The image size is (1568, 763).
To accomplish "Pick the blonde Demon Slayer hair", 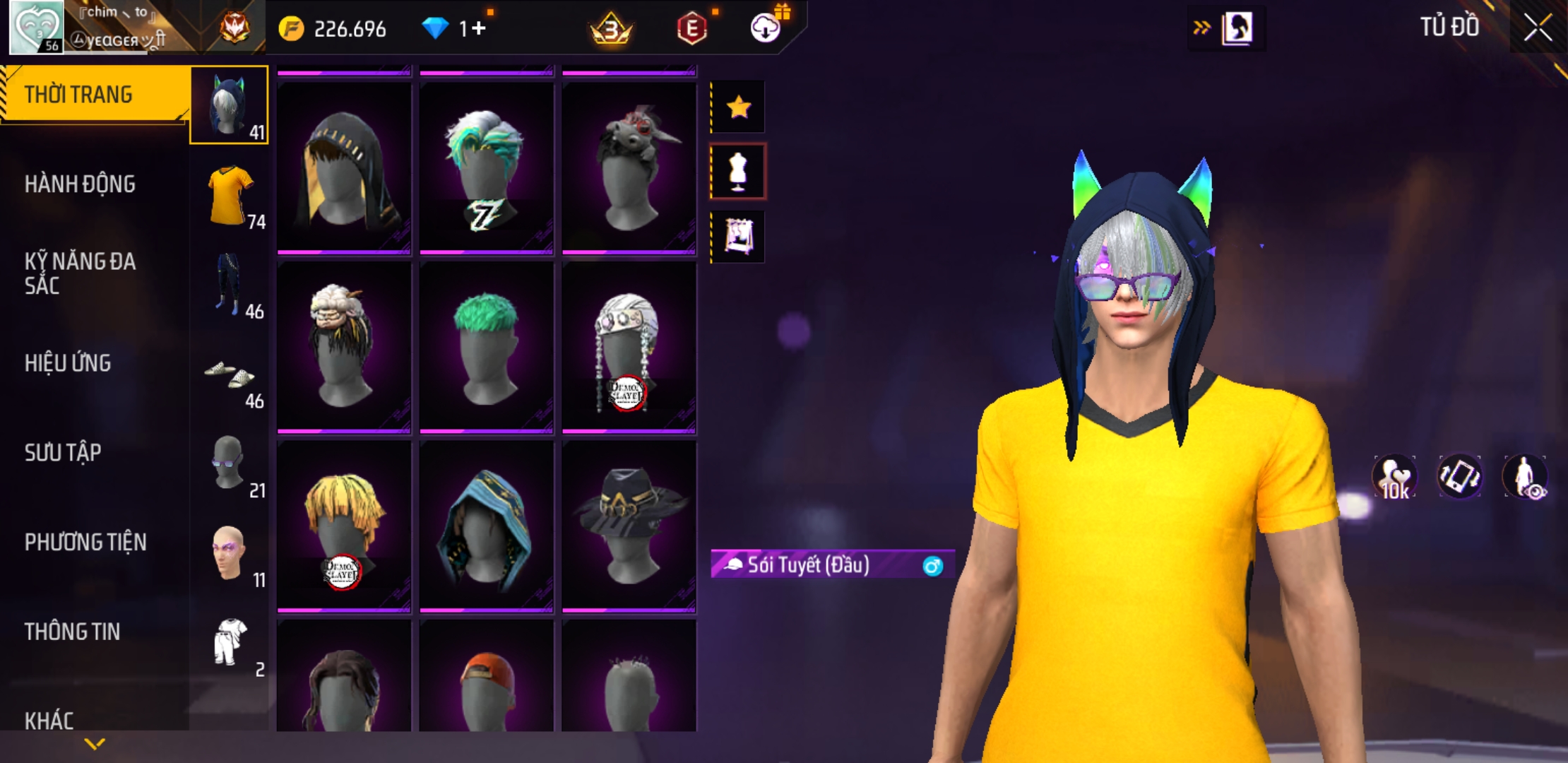I will pos(344,526).
